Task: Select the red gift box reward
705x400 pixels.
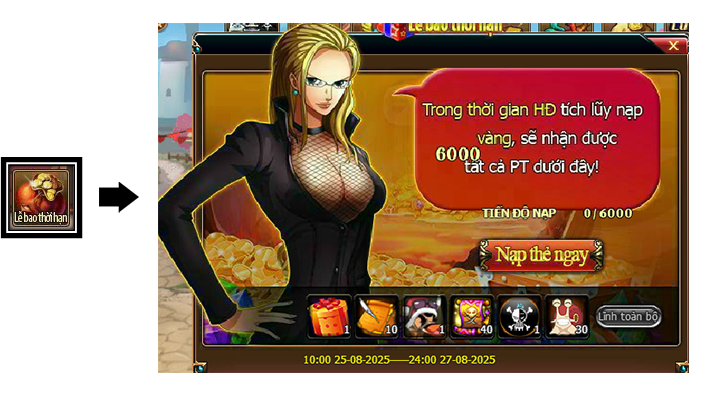Action: [x=328, y=316]
